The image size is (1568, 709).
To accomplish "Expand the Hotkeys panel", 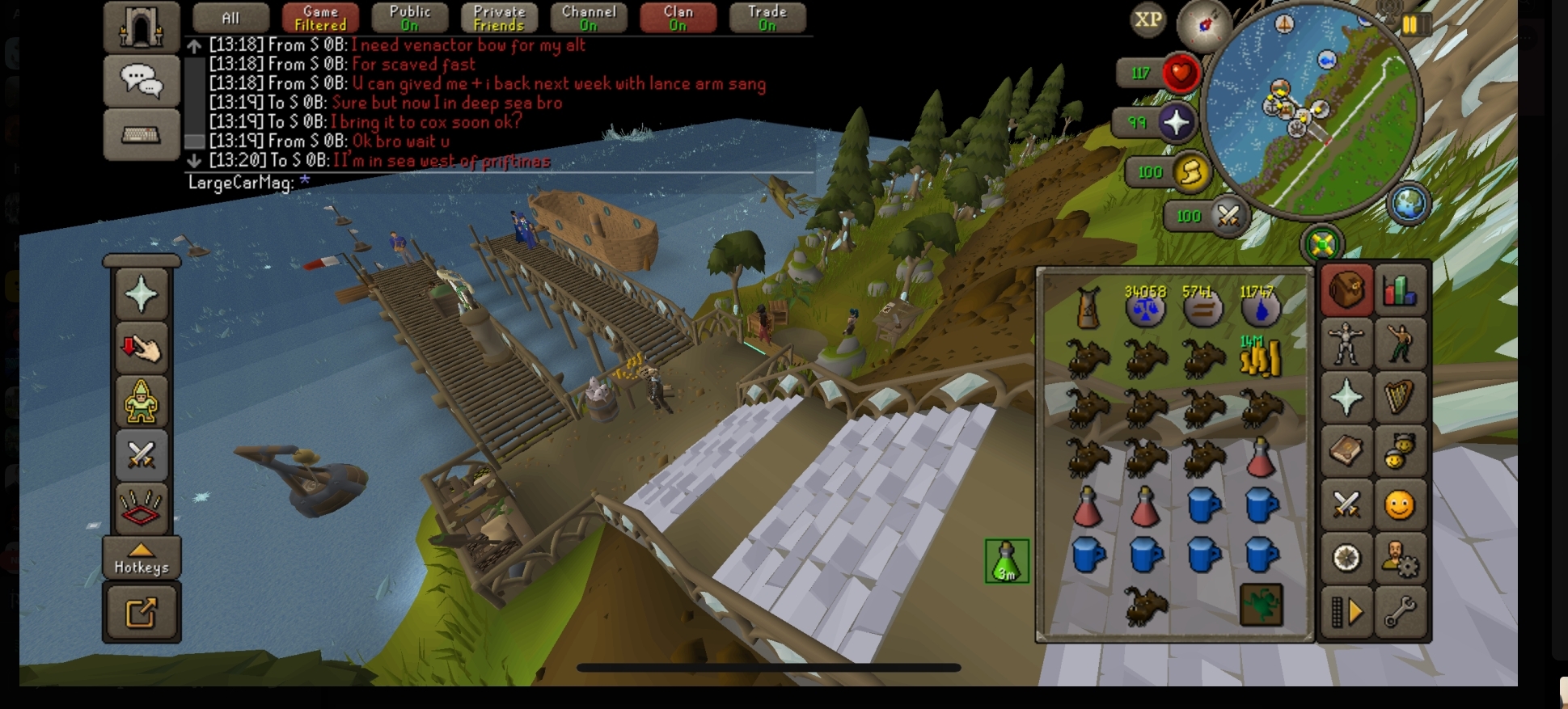I will [142, 559].
